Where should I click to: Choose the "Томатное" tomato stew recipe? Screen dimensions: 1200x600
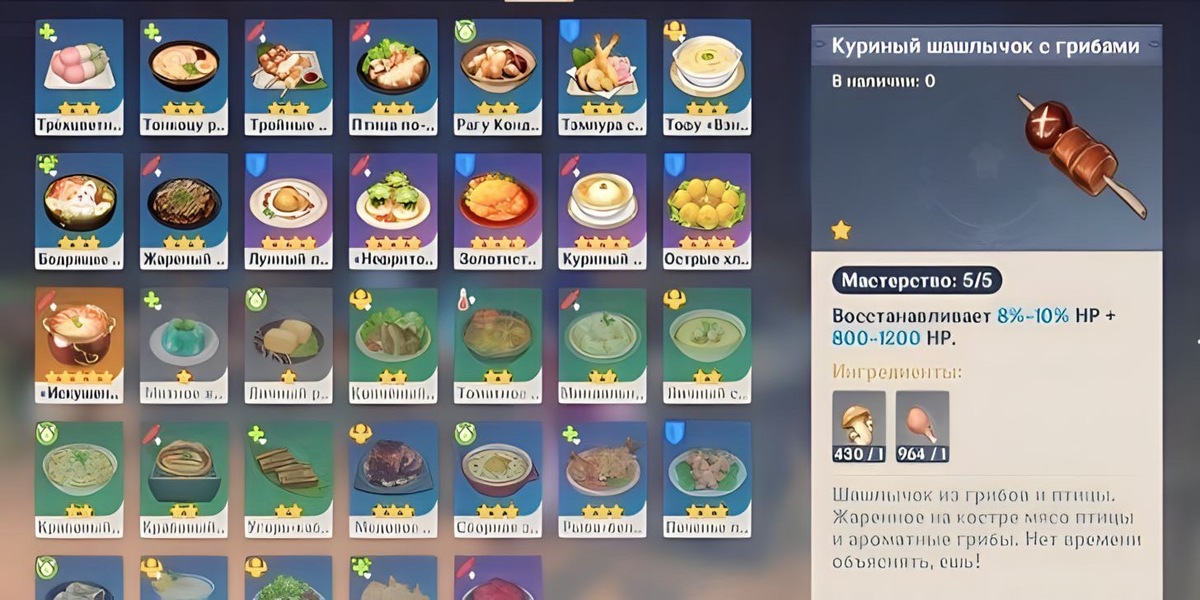[x=498, y=345]
